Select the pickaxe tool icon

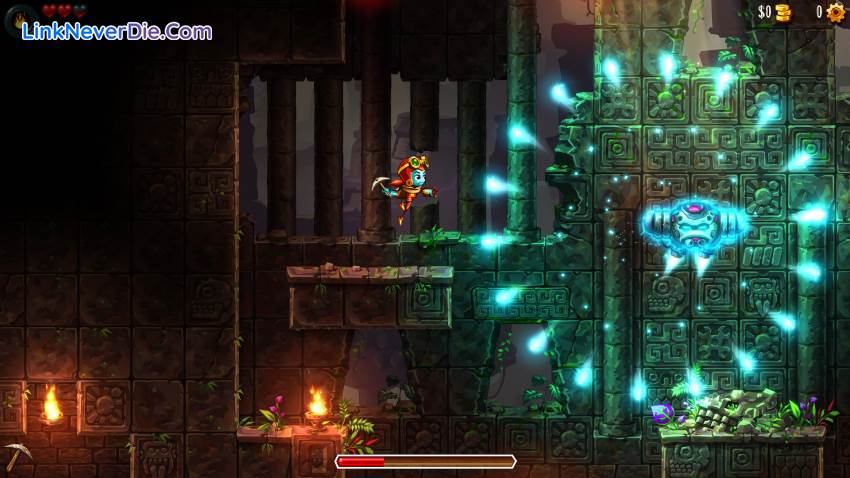(17, 455)
